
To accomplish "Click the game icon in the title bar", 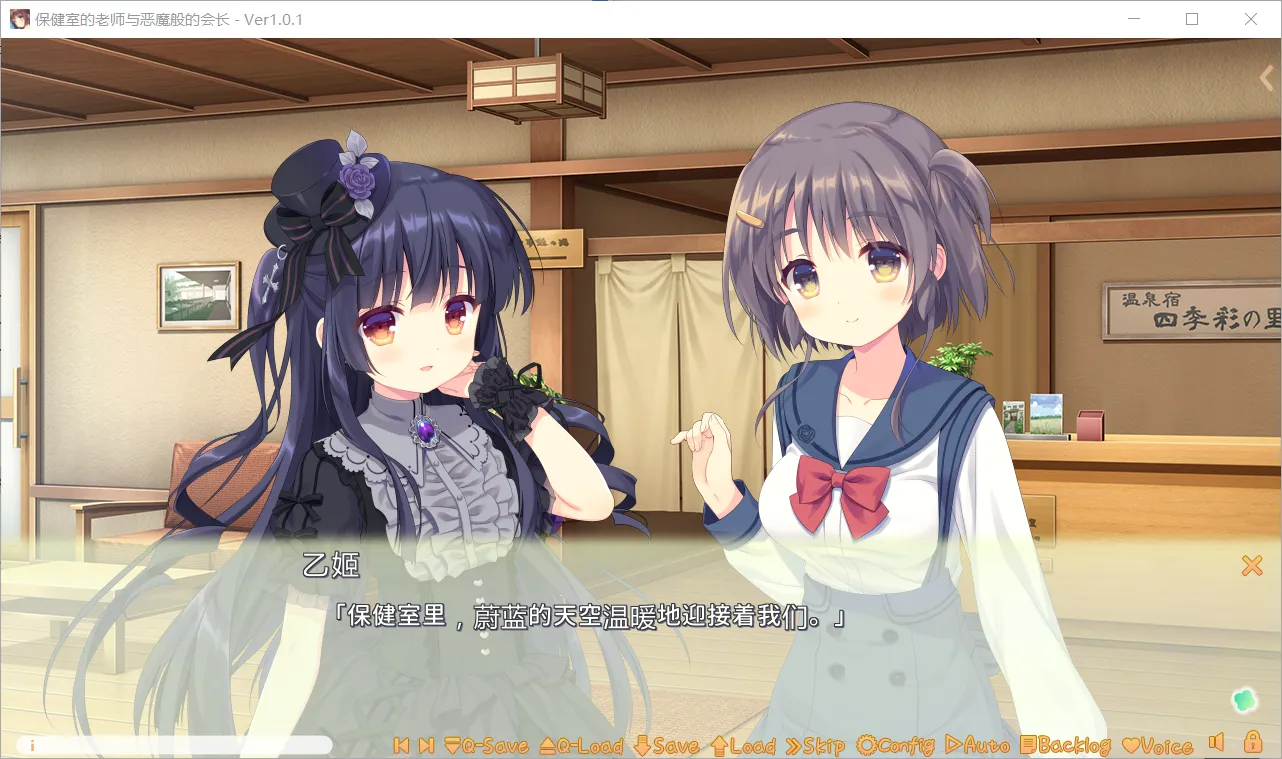I will pos(18,18).
